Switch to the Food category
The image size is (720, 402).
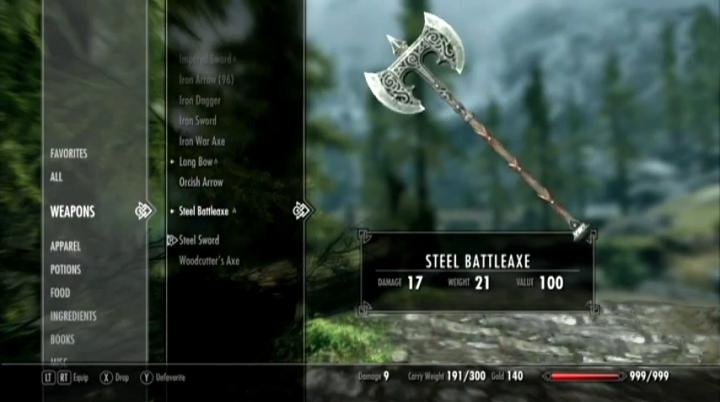click(x=60, y=293)
